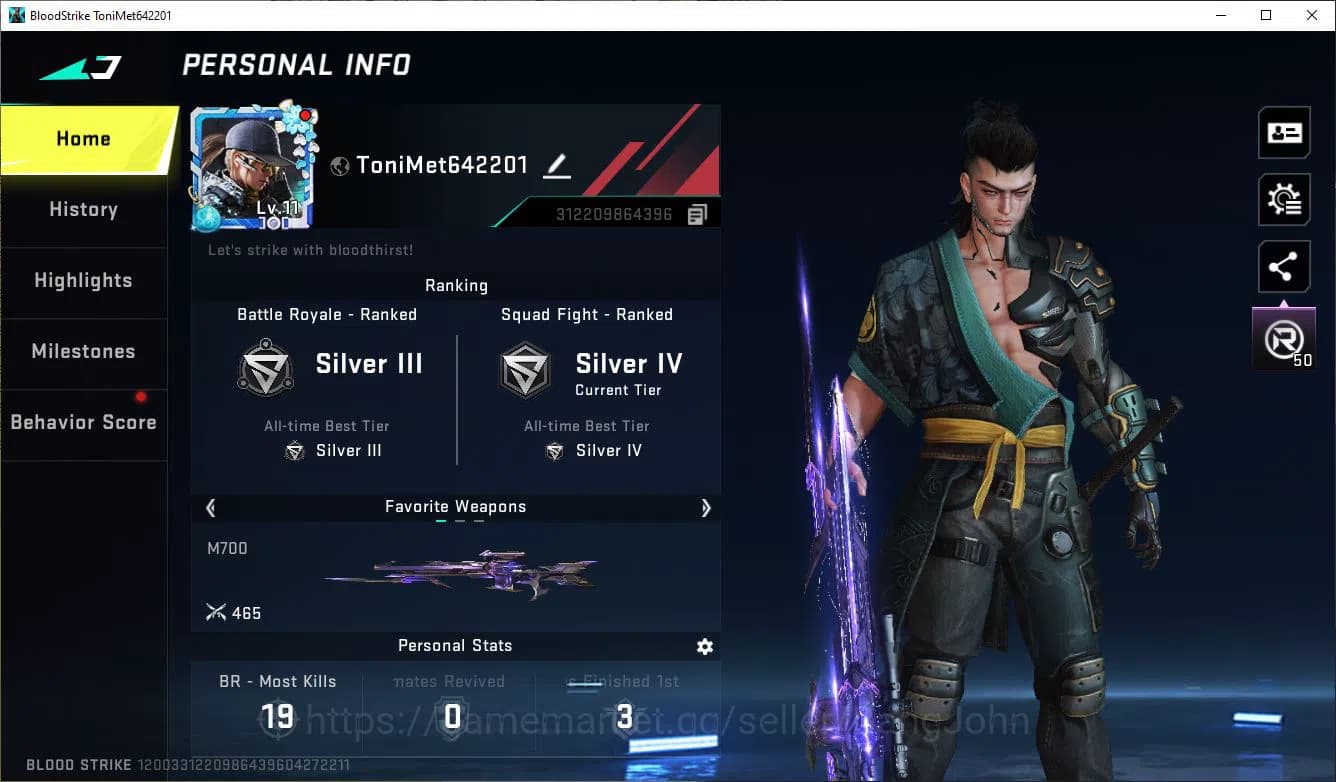This screenshot has width=1336, height=782.
Task: Check the Behavior Score with notification dot
Action: [x=83, y=422]
